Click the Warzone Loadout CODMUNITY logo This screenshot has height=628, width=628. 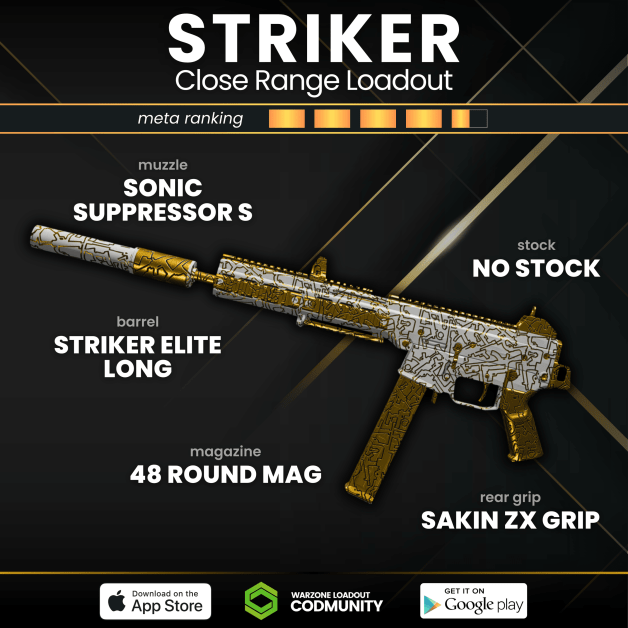[314, 600]
